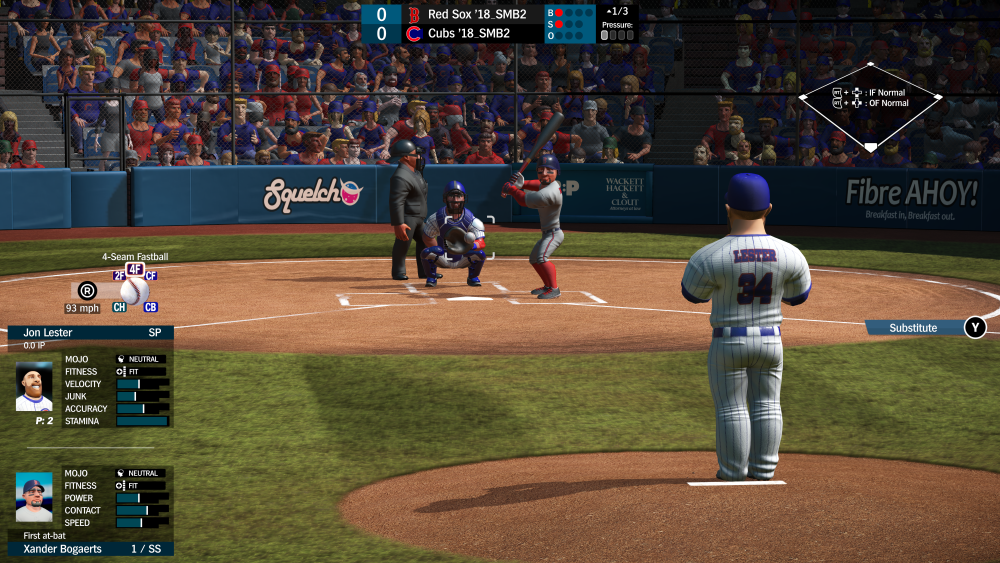Choose the CB curveball pitch
Image resolution: width=1000 pixels, height=563 pixels.
coord(151,307)
